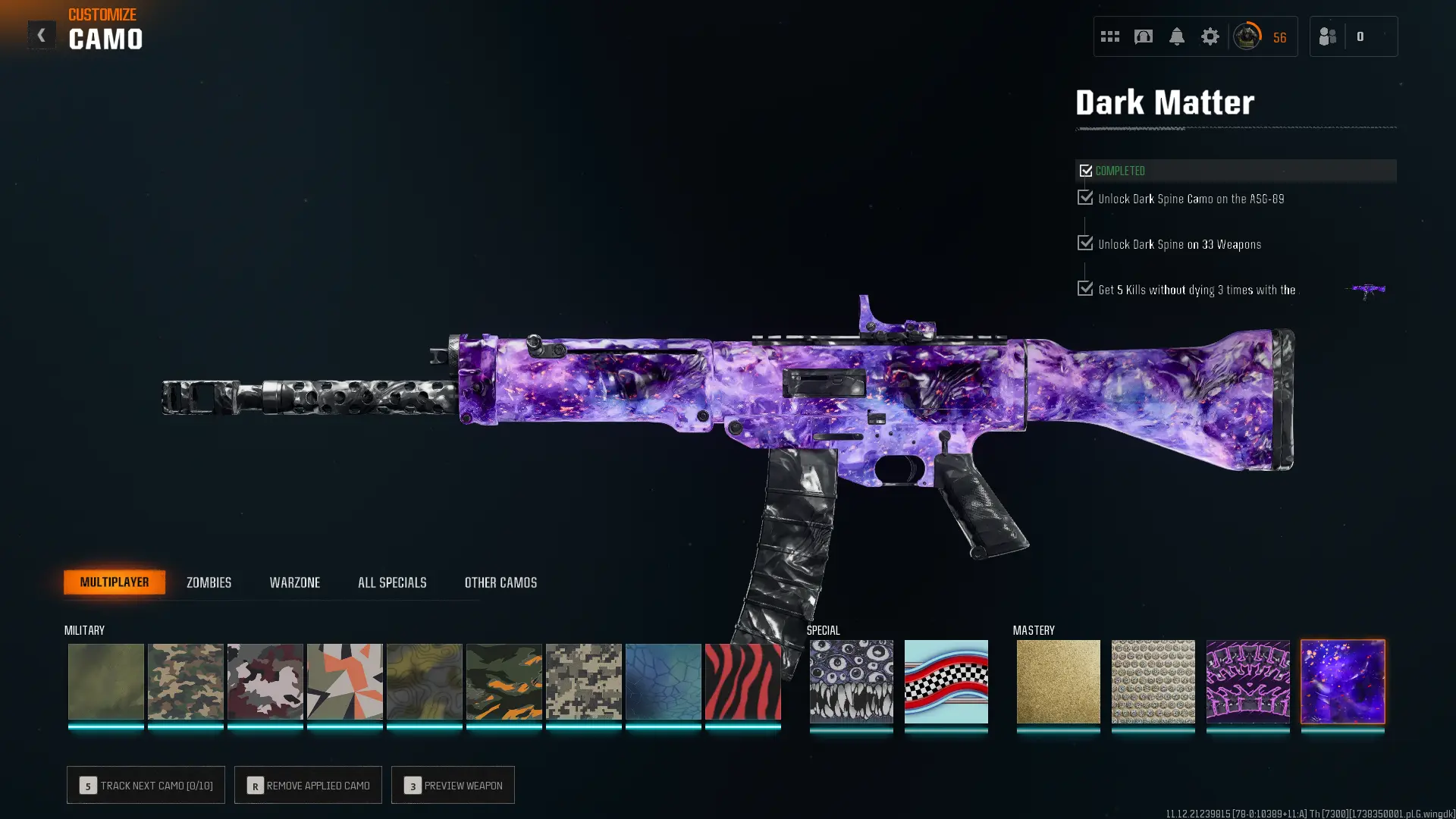Select the gold Mastery camo swatch

(x=1059, y=682)
